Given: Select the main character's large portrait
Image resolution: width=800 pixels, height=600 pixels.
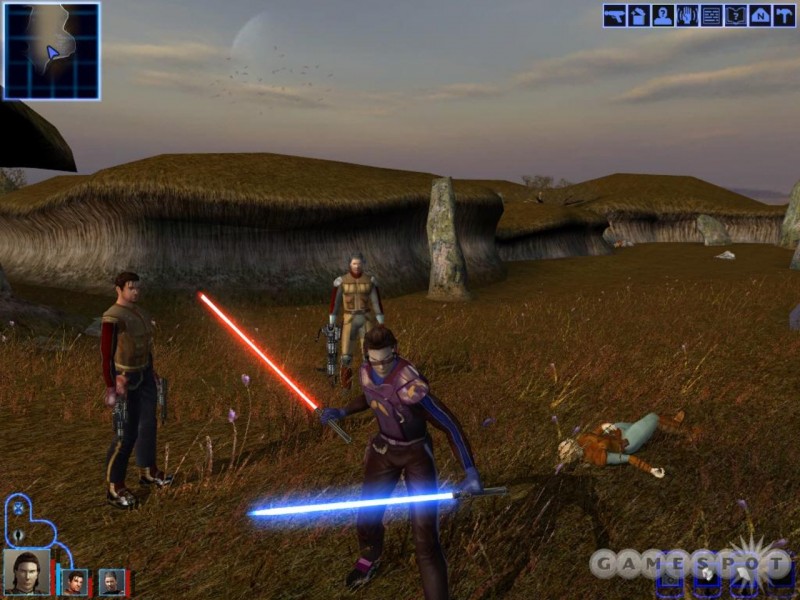Looking at the screenshot, I should [x=26, y=571].
